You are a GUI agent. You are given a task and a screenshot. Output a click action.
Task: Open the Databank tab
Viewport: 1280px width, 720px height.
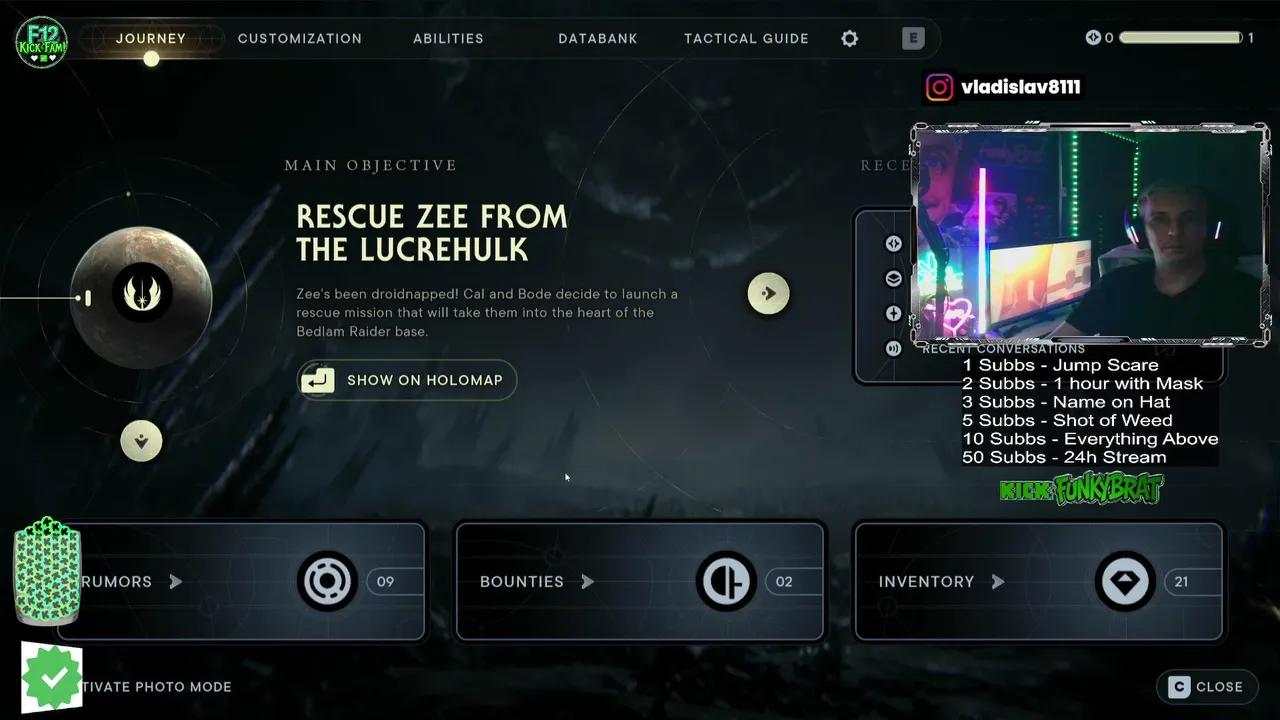pyautogui.click(x=597, y=38)
